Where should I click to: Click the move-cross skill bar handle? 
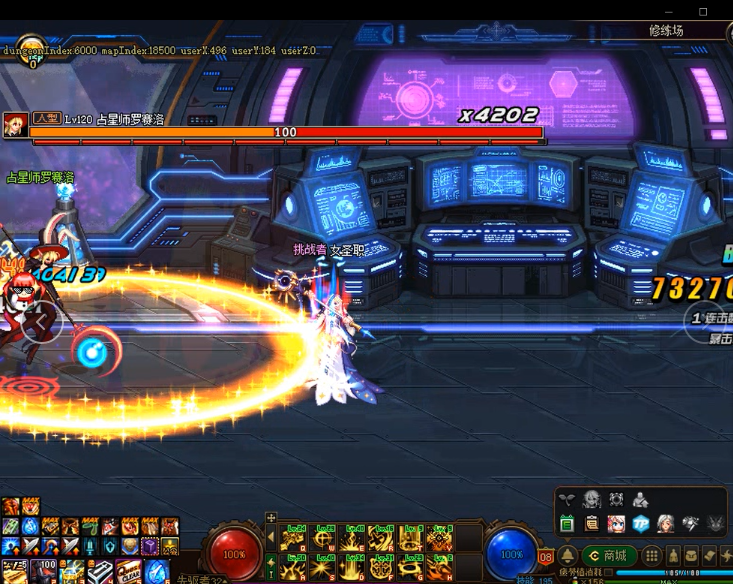(270, 519)
